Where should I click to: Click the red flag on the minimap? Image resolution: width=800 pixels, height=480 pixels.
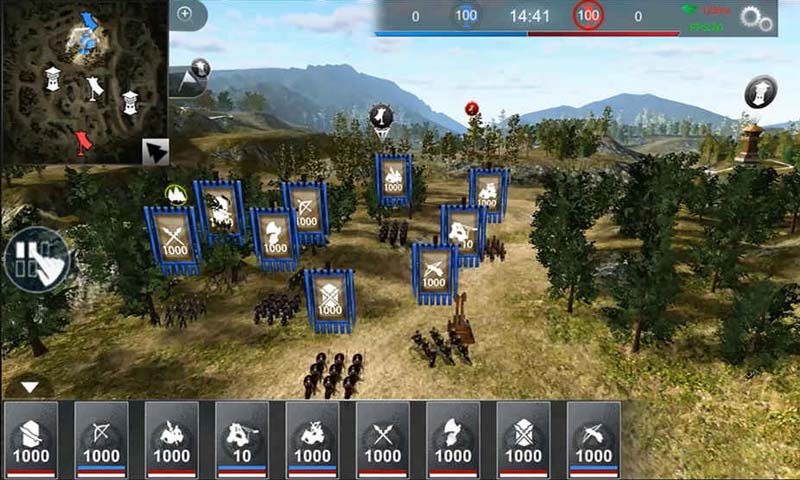86,141
